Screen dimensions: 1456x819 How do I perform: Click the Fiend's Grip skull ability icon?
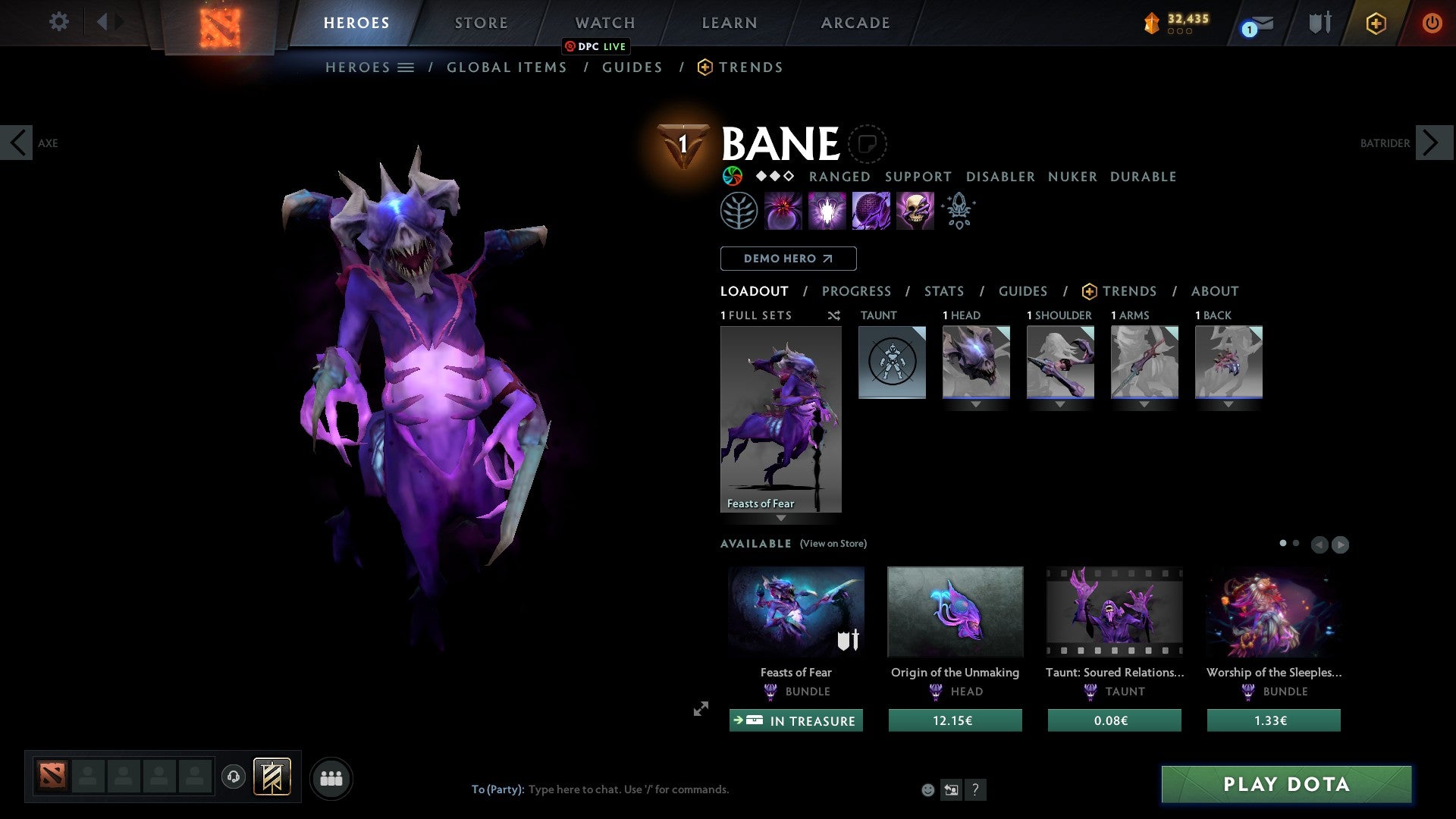pos(915,210)
